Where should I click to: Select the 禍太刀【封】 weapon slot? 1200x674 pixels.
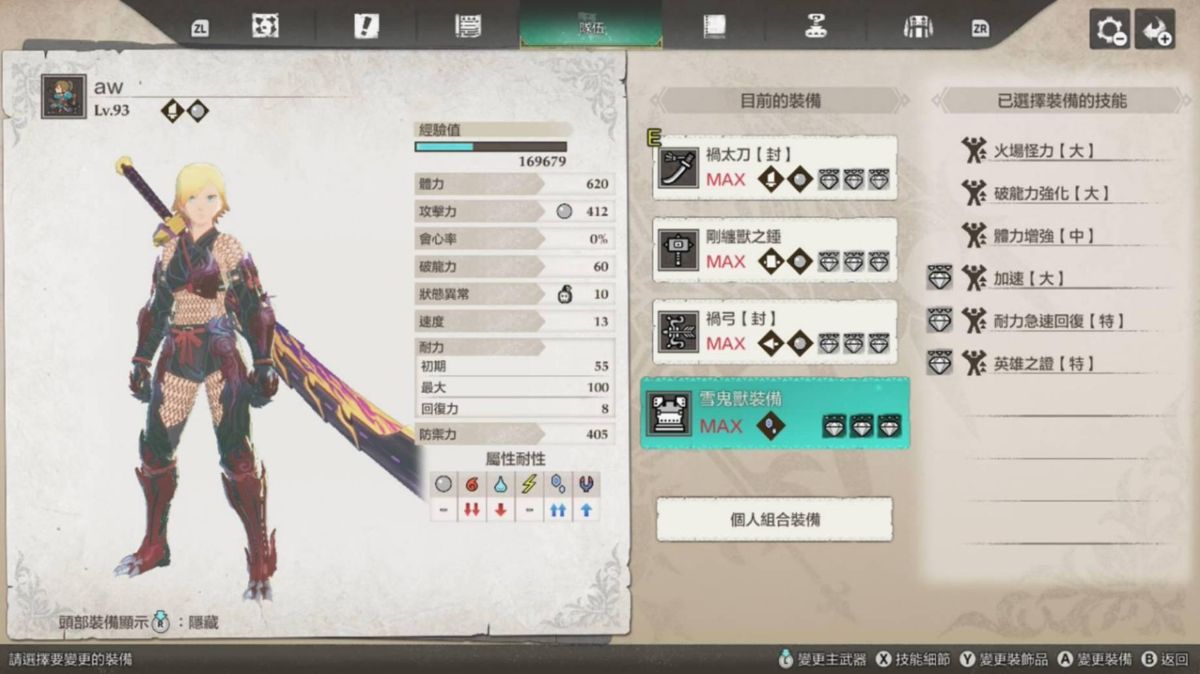click(x=775, y=168)
